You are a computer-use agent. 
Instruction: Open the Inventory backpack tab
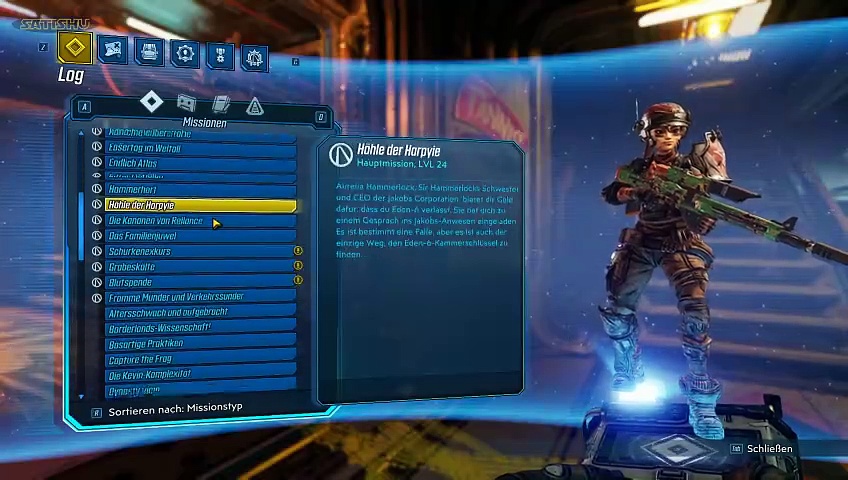149,51
